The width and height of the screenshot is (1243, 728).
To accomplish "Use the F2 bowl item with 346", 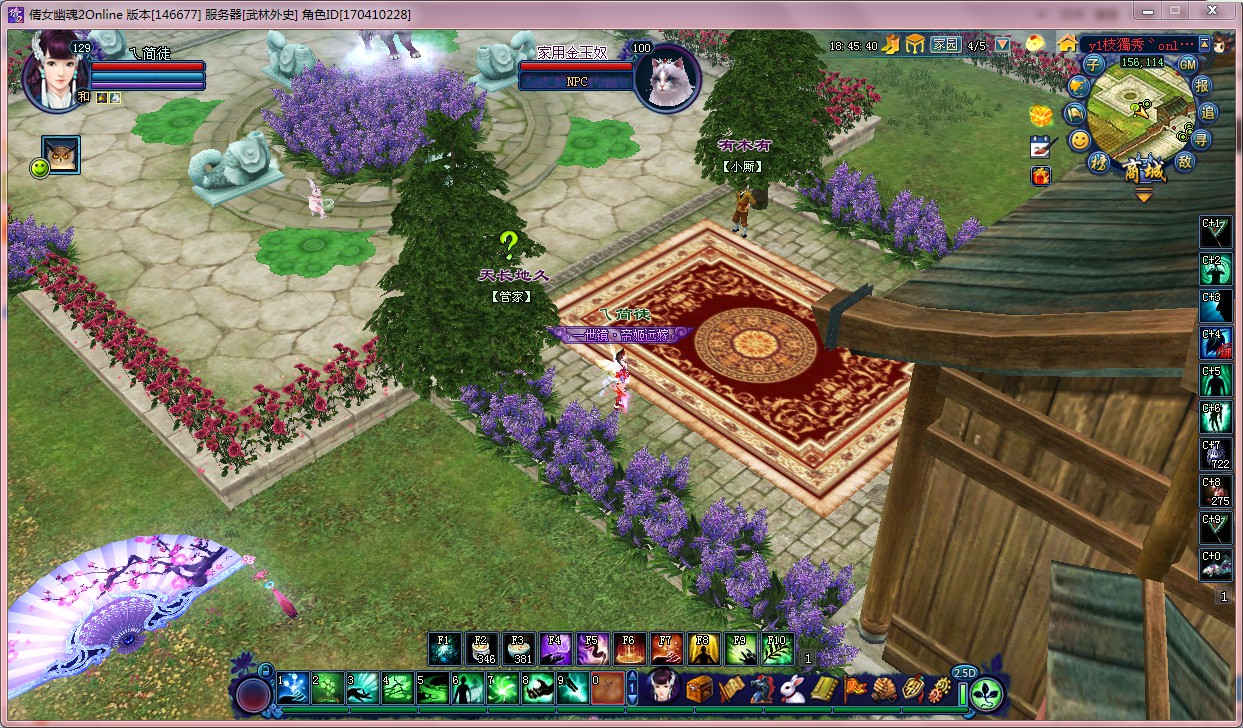I will 481,650.
